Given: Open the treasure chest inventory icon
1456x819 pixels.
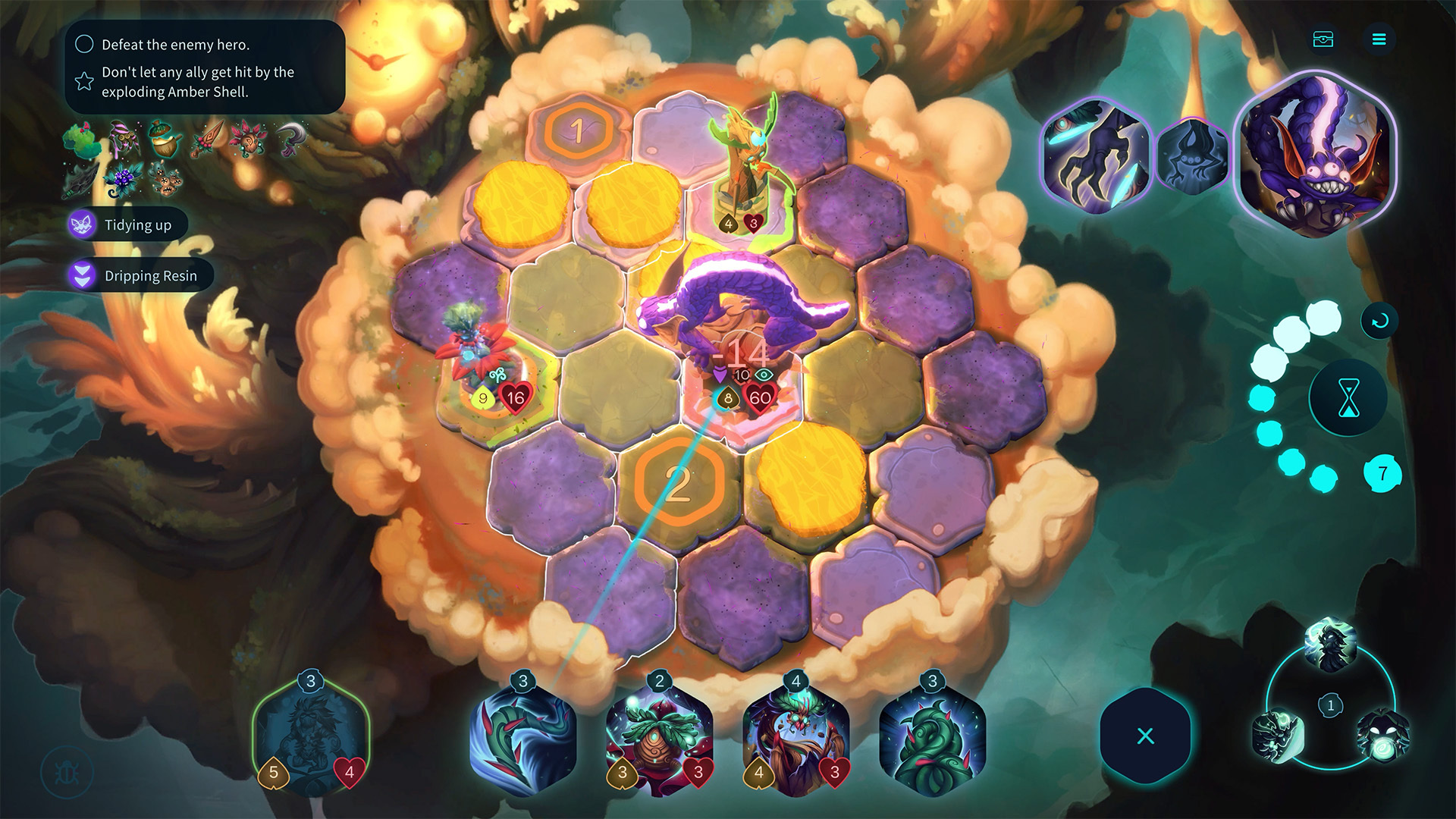Looking at the screenshot, I should (x=1323, y=39).
